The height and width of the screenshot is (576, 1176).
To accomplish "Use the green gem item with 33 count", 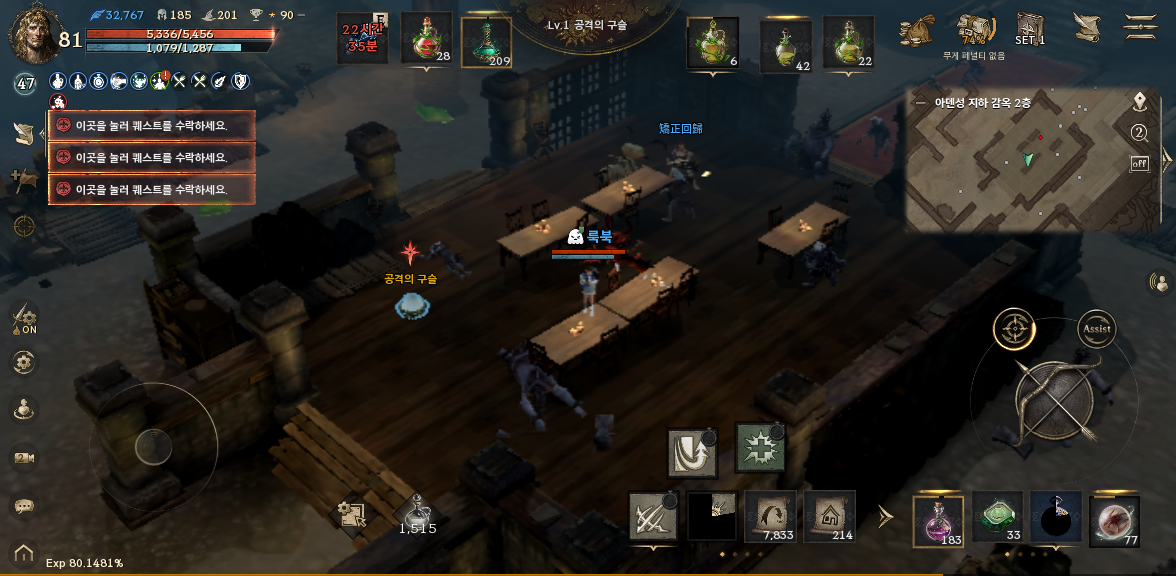I will click(997, 518).
